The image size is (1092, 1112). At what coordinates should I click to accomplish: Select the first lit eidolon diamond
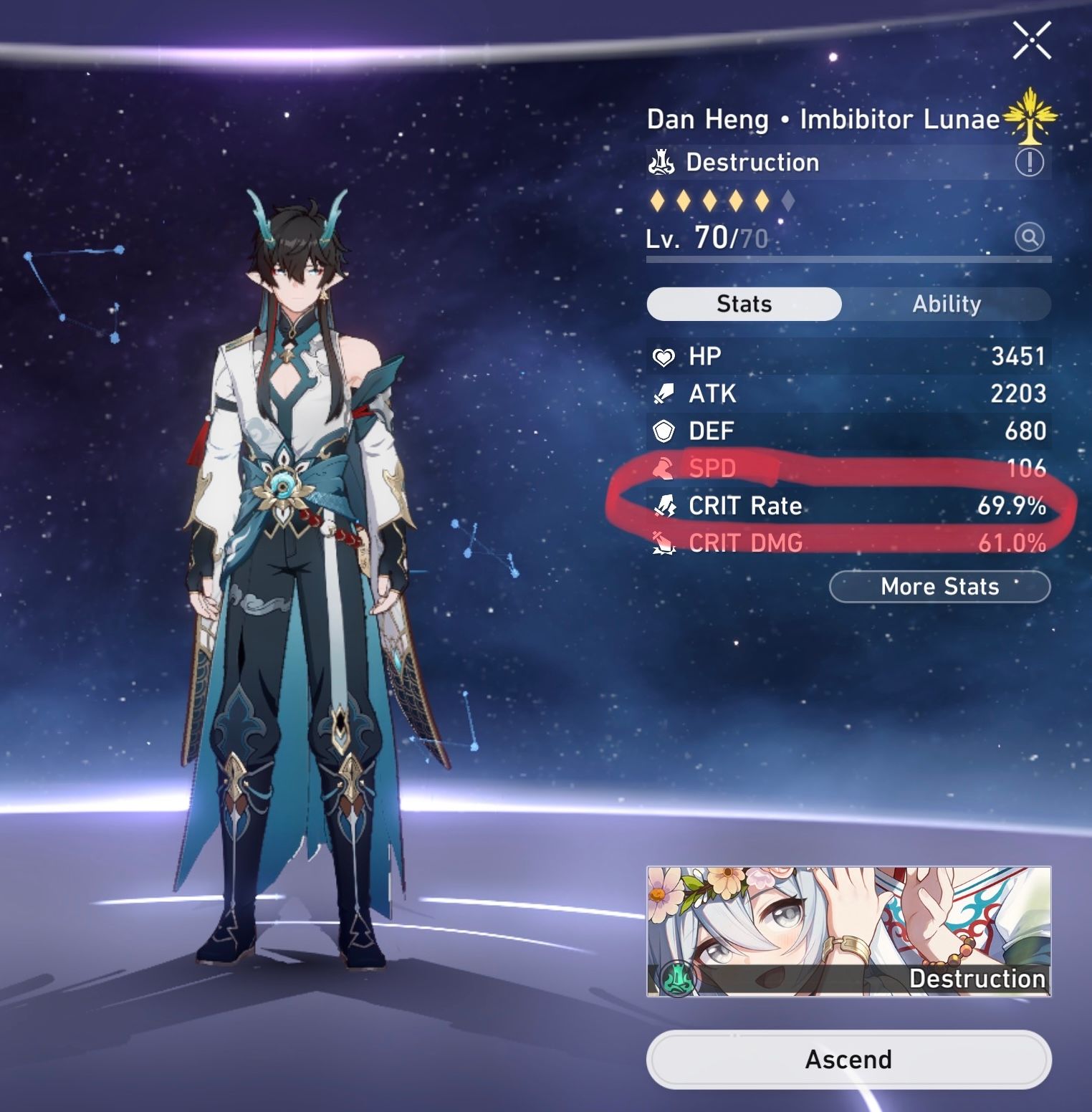click(x=657, y=203)
